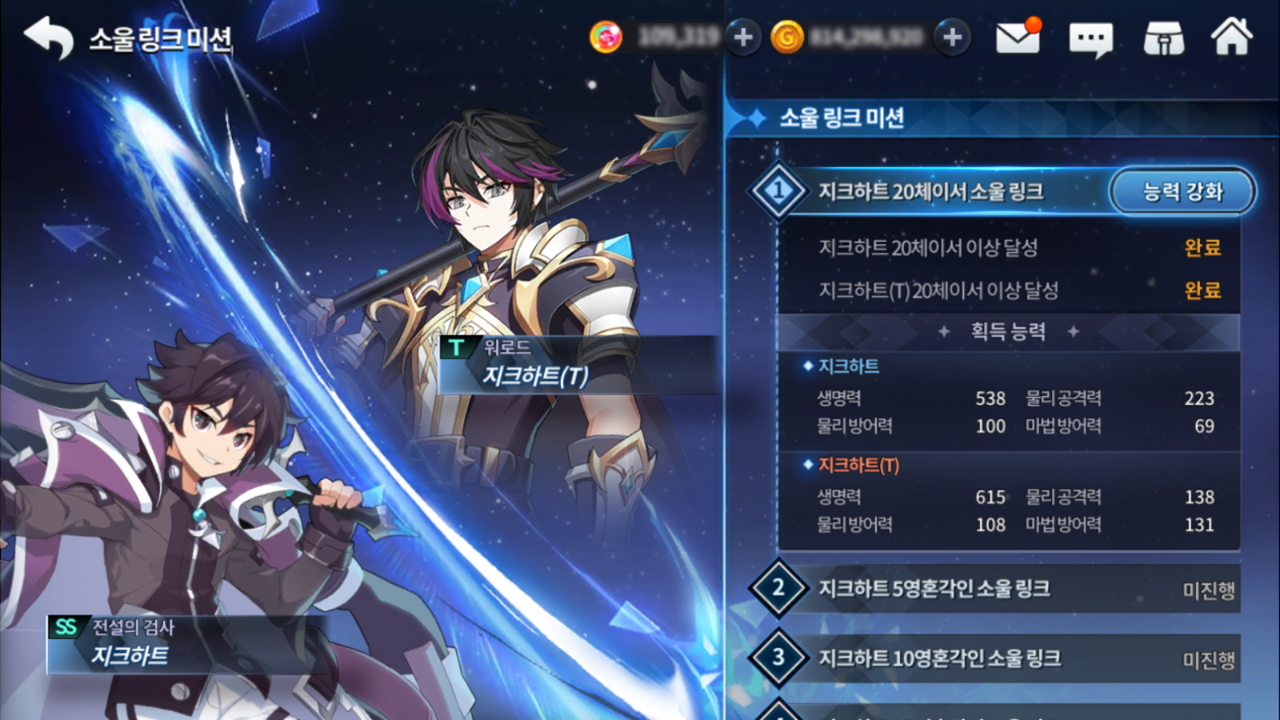
Task: Open the chat speech bubble
Action: click(x=1090, y=39)
